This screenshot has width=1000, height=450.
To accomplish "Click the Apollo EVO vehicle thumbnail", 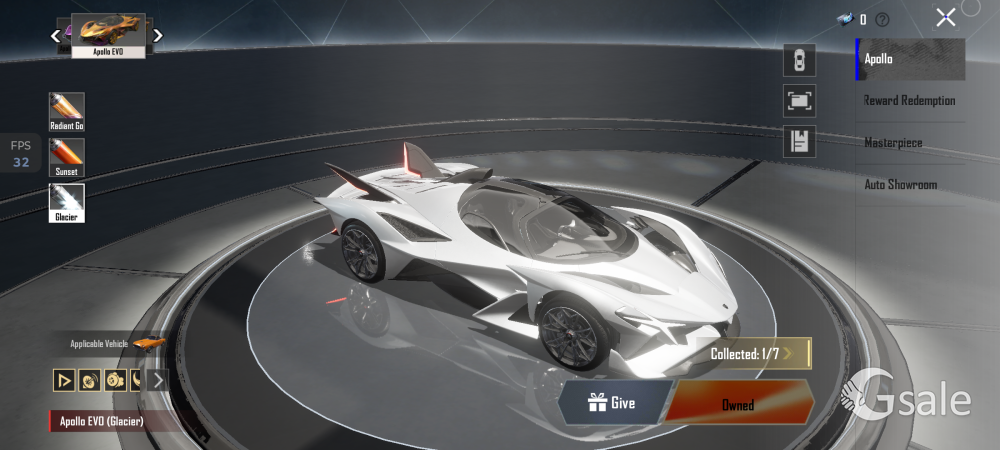I will click(x=108, y=35).
